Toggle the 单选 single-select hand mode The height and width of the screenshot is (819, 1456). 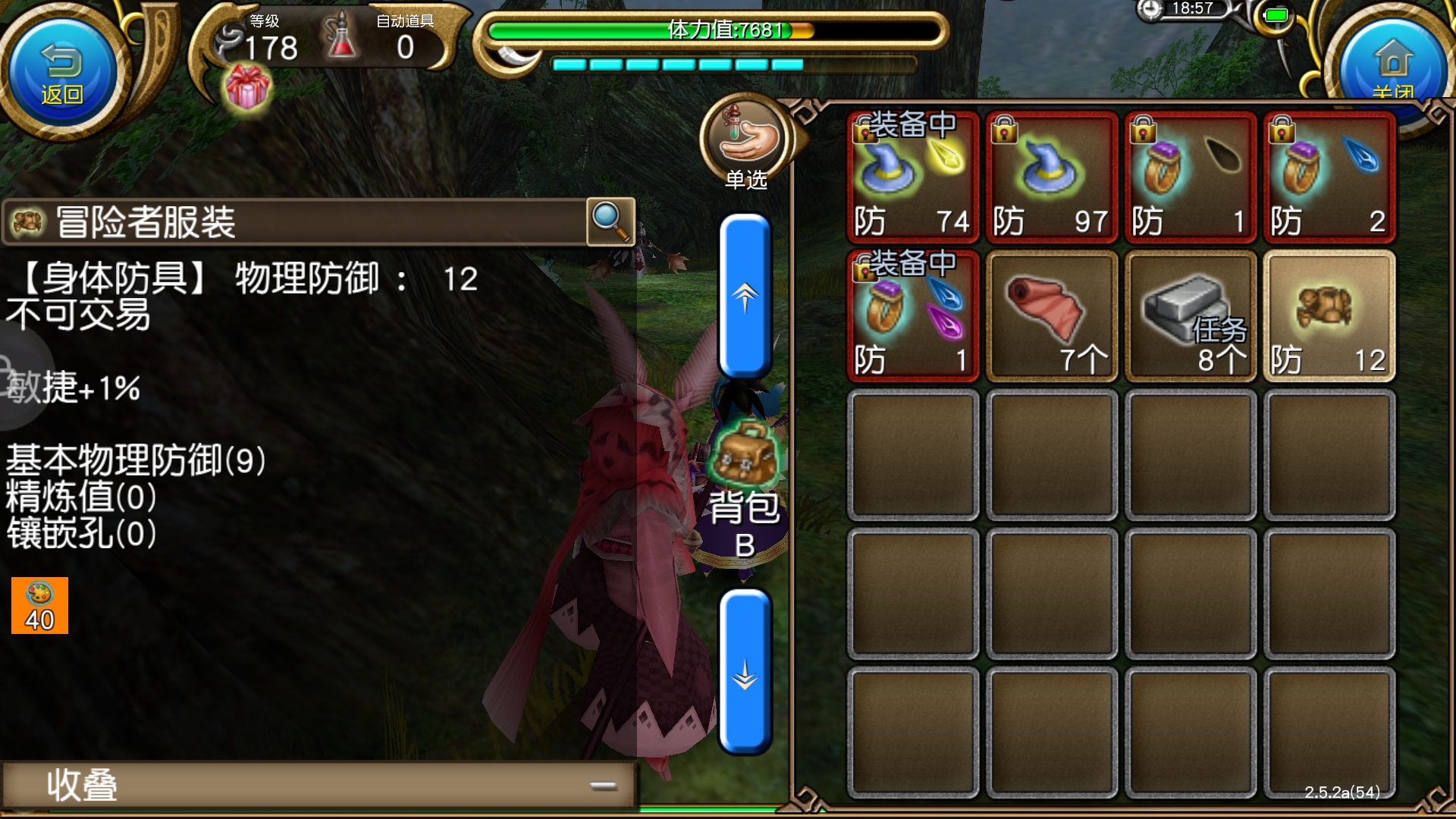[745, 140]
